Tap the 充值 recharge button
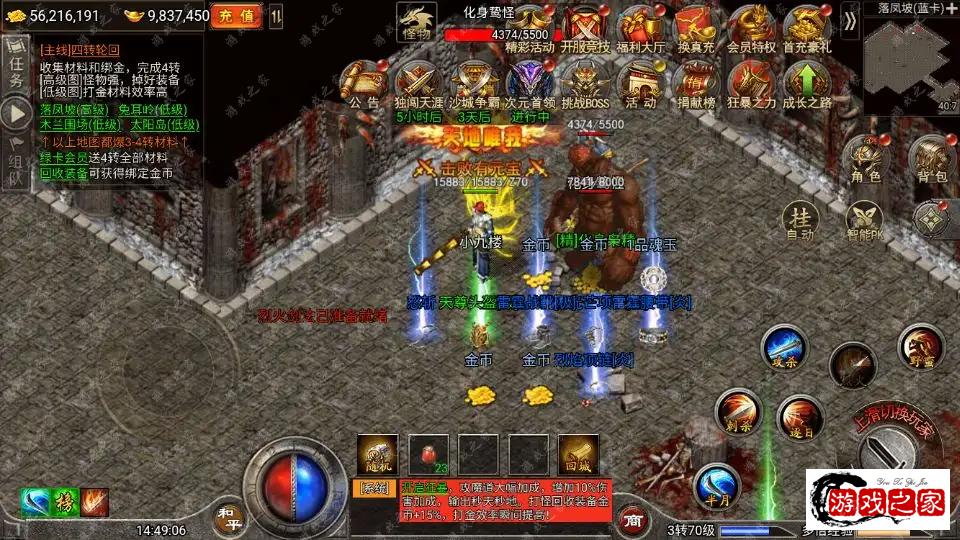960x540 pixels. click(x=236, y=16)
